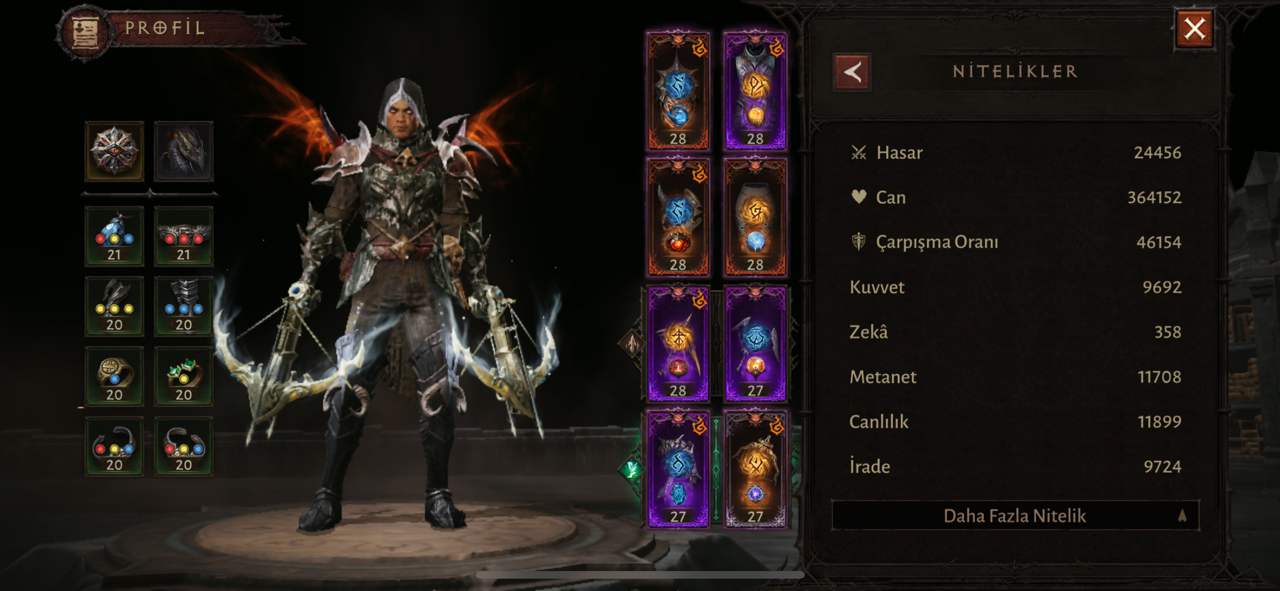Screen dimensions: 1280x591
Task: Select the chest armor card with purple border
Action: [755, 91]
